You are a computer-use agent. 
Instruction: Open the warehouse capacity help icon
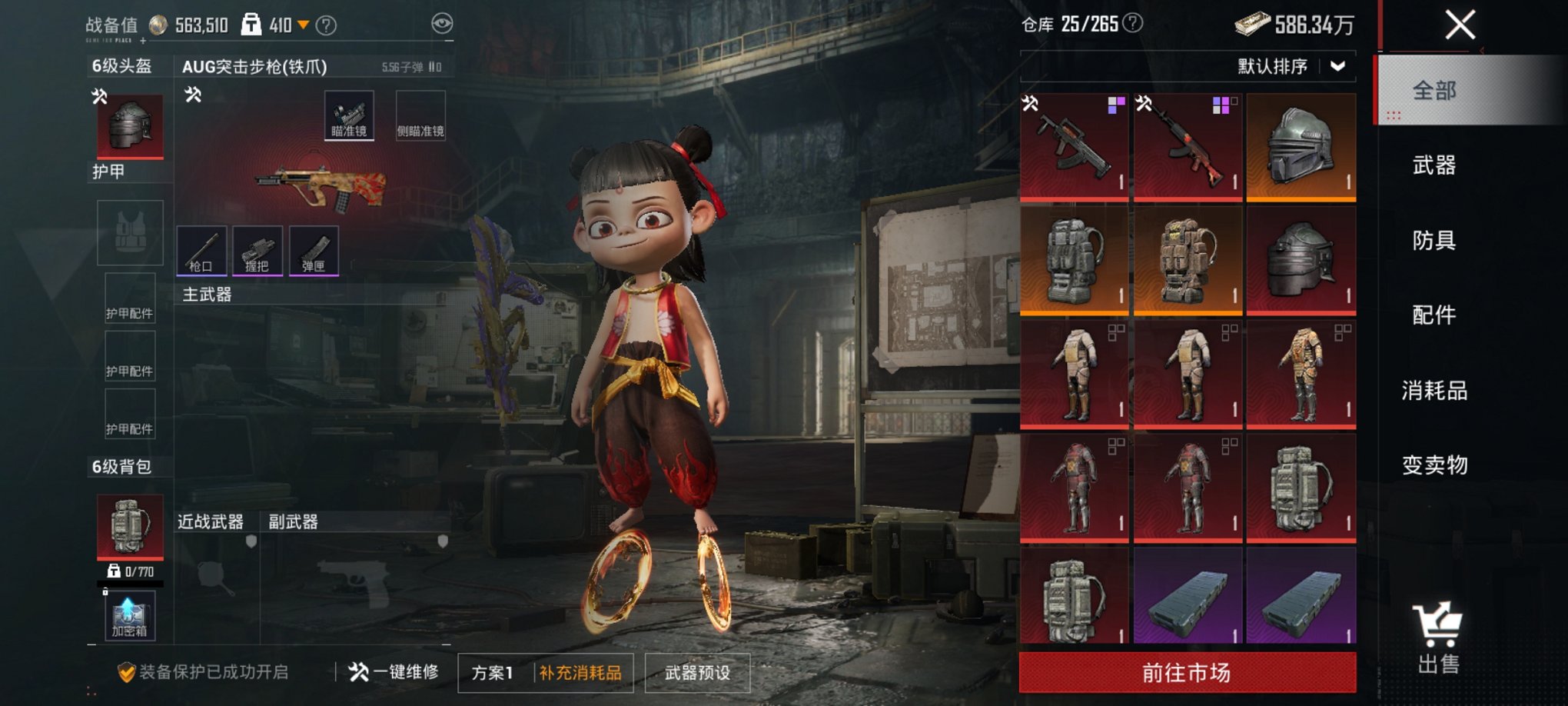coord(1132,24)
